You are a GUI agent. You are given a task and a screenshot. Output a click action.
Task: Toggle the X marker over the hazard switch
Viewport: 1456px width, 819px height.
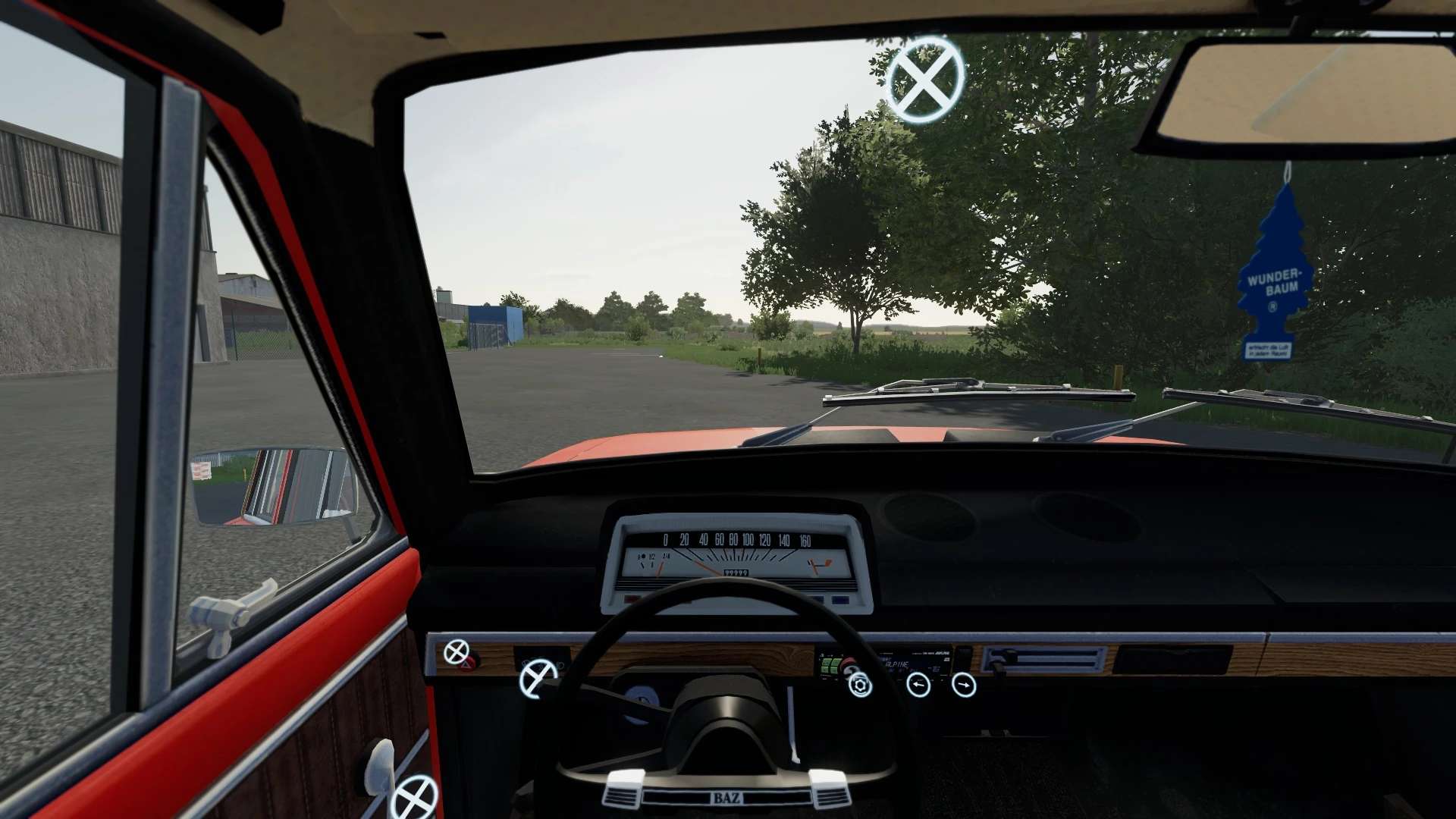[457, 652]
